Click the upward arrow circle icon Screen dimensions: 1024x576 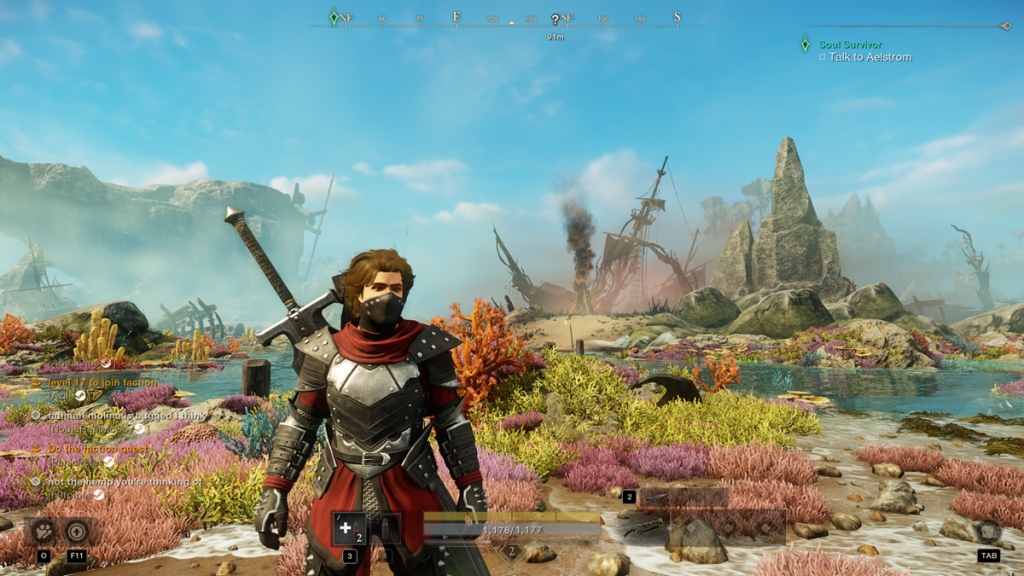point(78,530)
